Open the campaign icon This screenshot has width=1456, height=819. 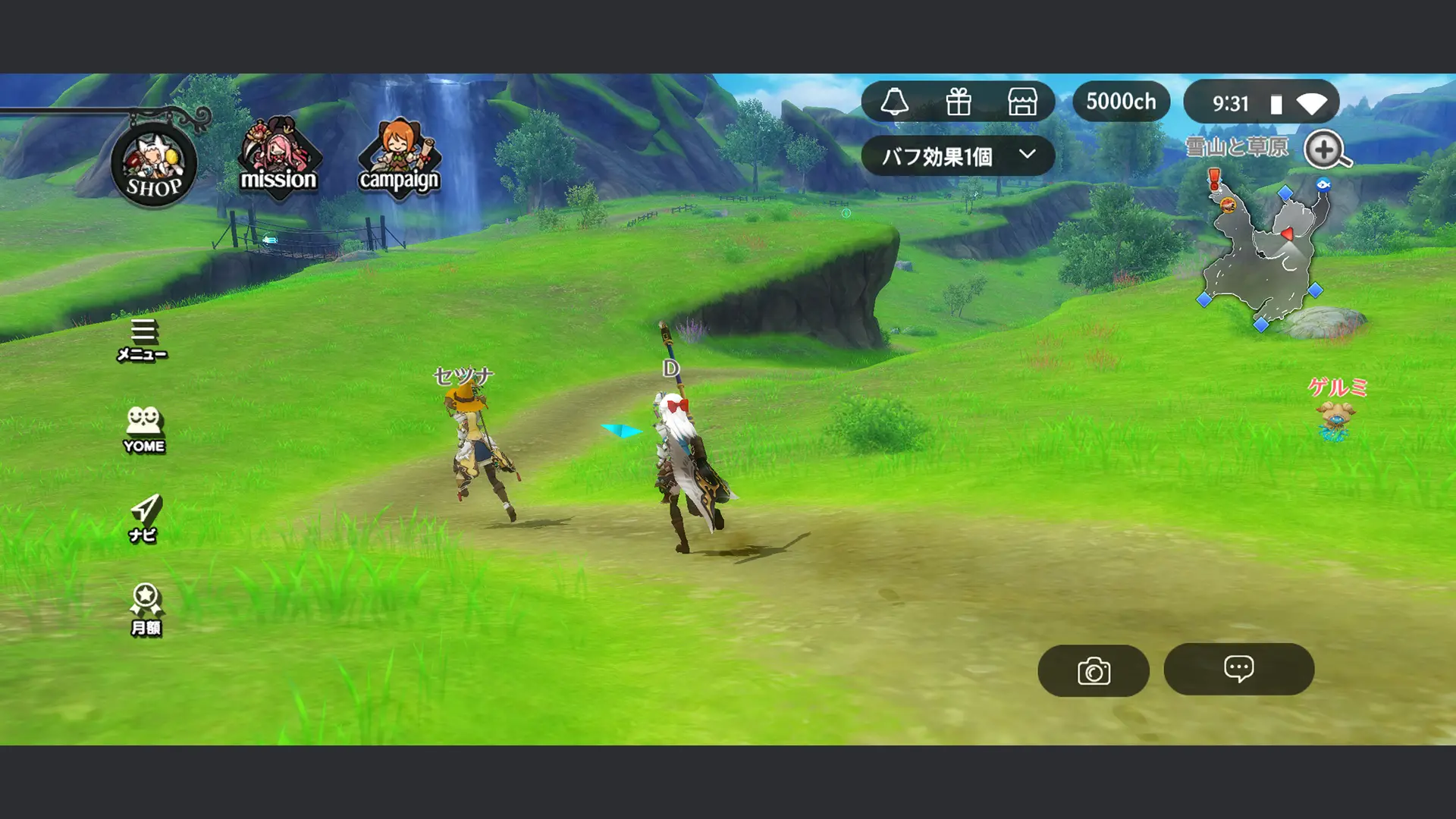click(x=400, y=155)
